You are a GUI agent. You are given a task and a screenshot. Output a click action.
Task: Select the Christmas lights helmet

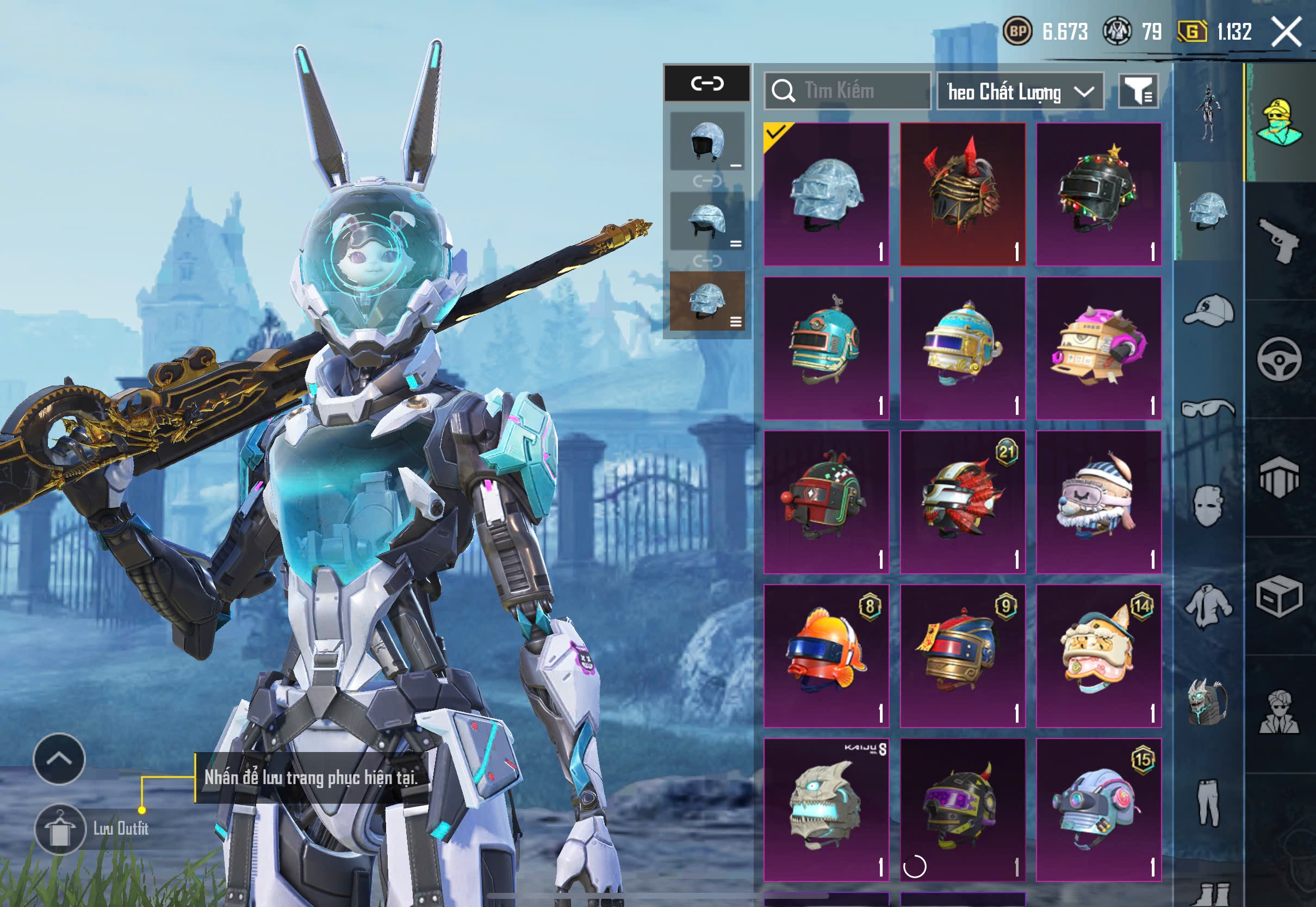1098,194
